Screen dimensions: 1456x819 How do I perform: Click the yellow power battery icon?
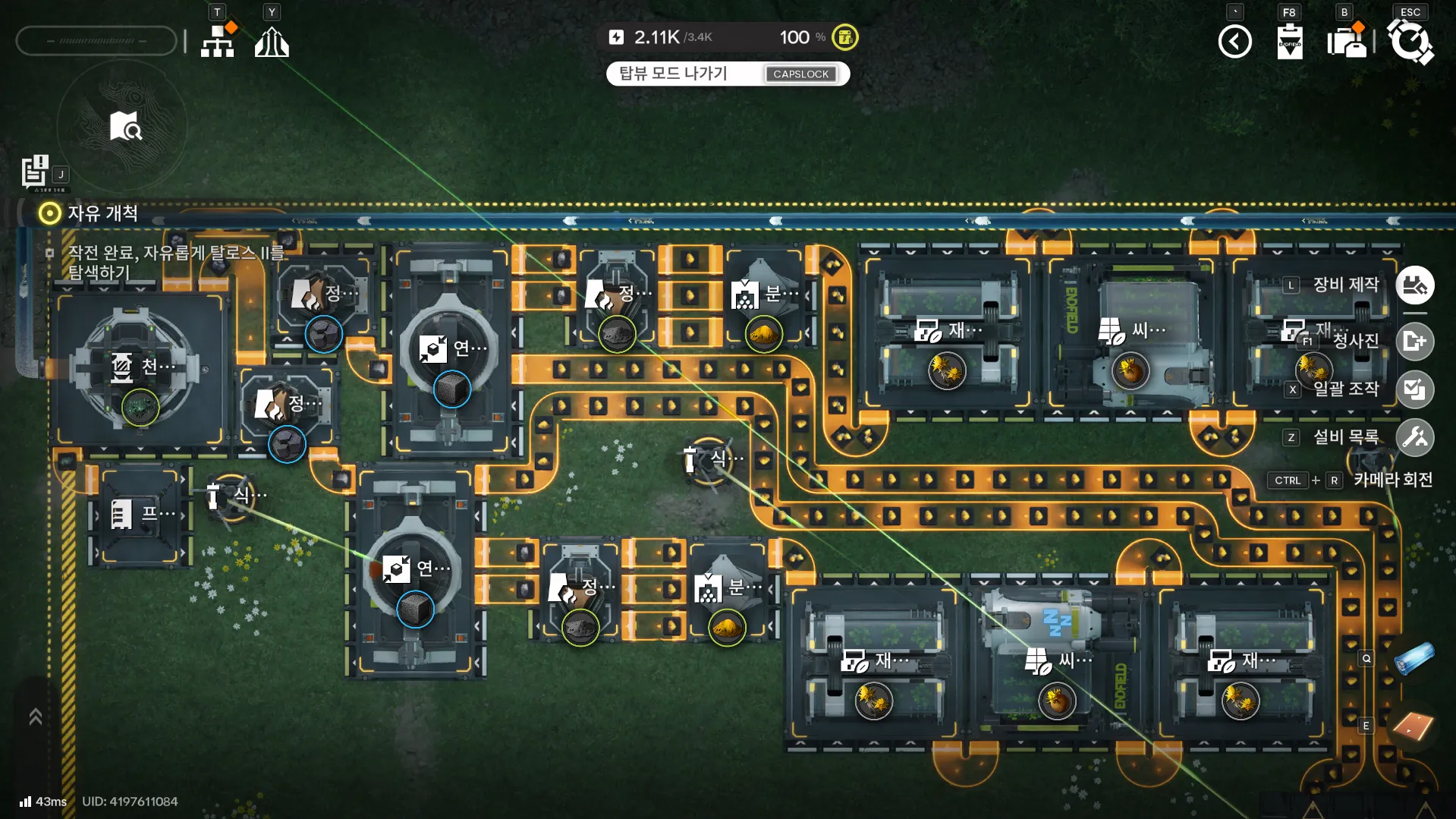click(x=844, y=37)
